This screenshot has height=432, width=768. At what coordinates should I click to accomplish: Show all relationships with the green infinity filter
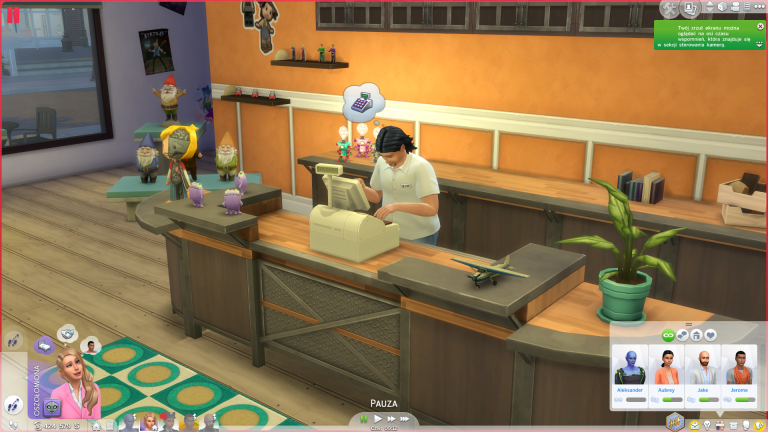[x=667, y=335]
